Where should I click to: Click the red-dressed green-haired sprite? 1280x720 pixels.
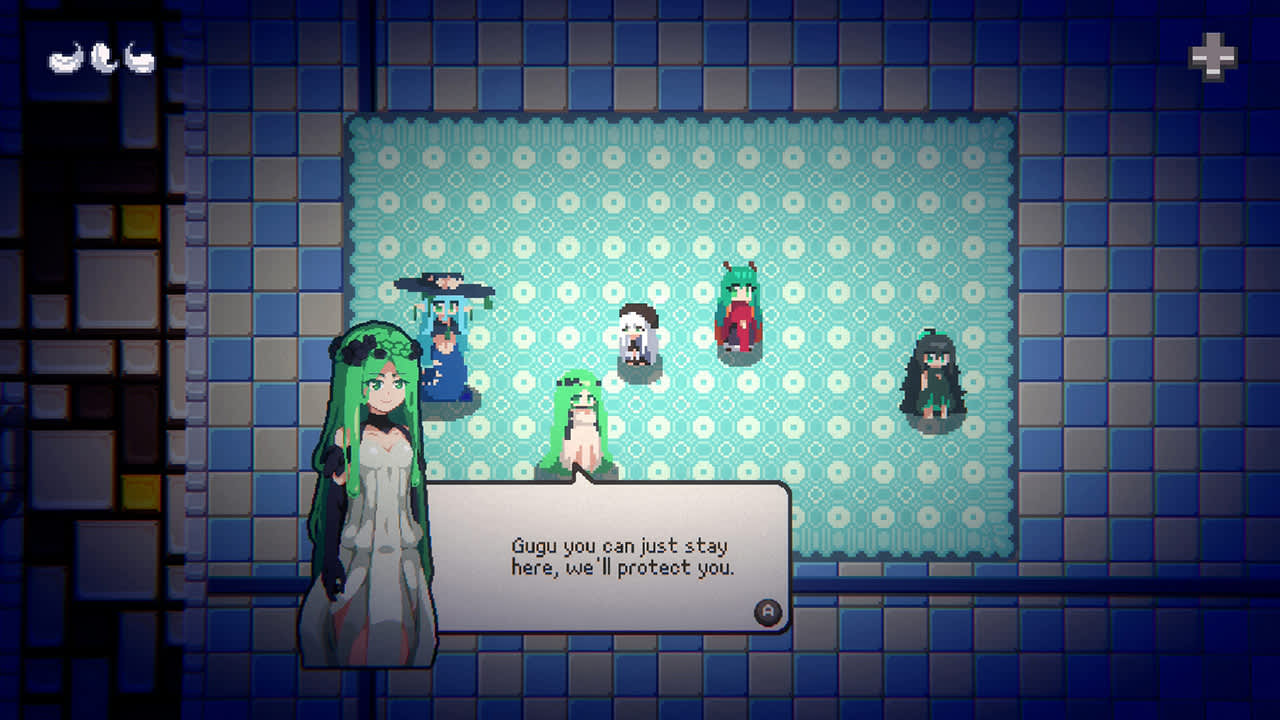(x=740, y=310)
